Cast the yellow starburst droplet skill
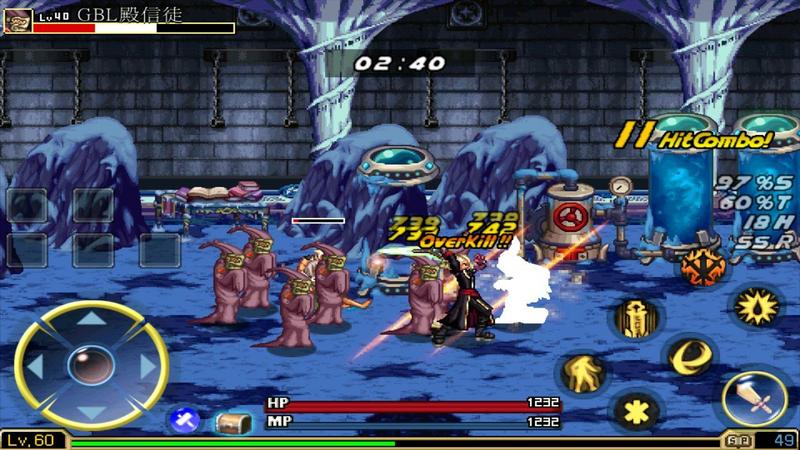The width and height of the screenshot is (800, 450). (753, 307)
